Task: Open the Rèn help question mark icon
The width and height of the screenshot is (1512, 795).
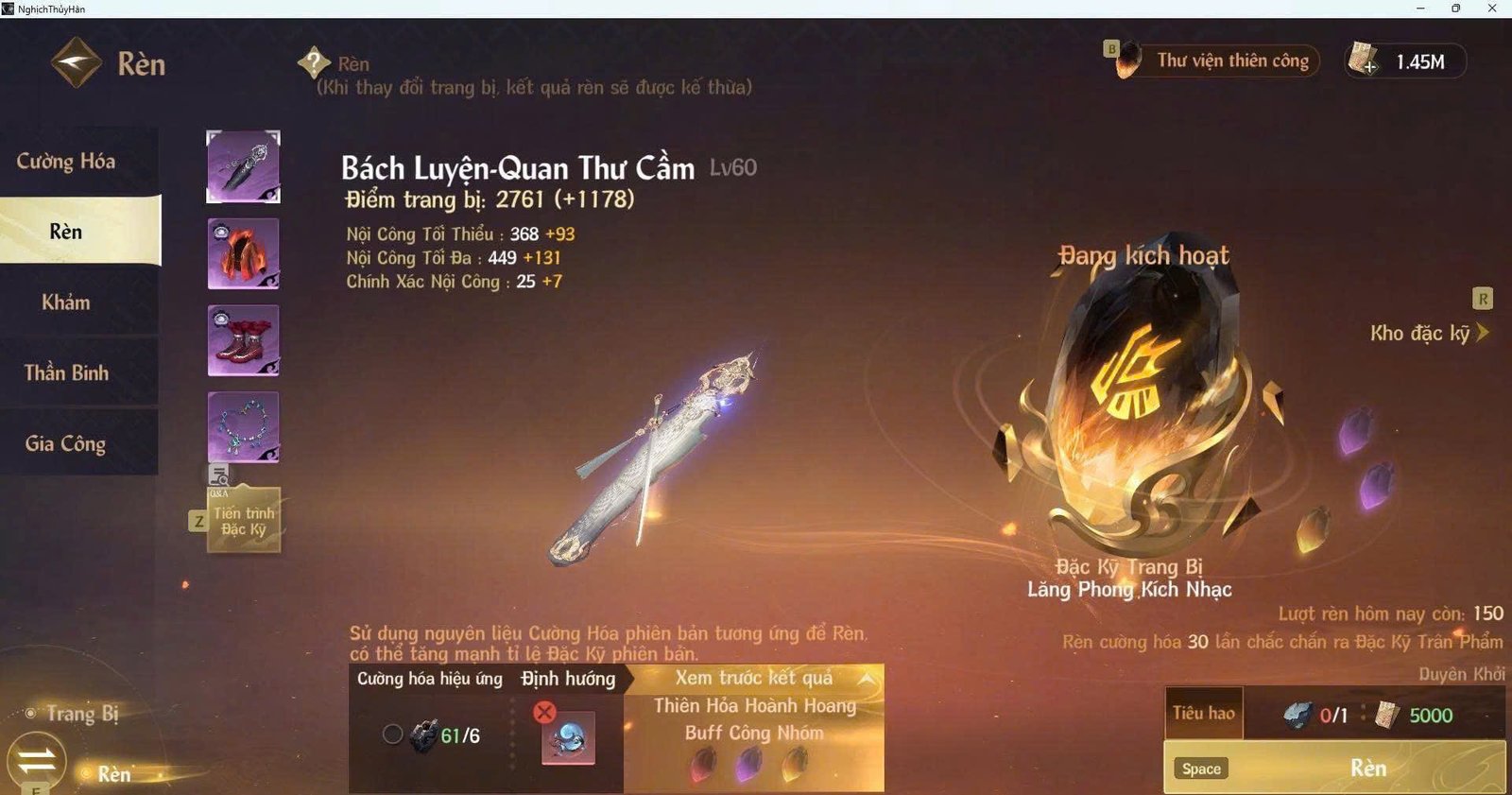Action: pos(312,62)
